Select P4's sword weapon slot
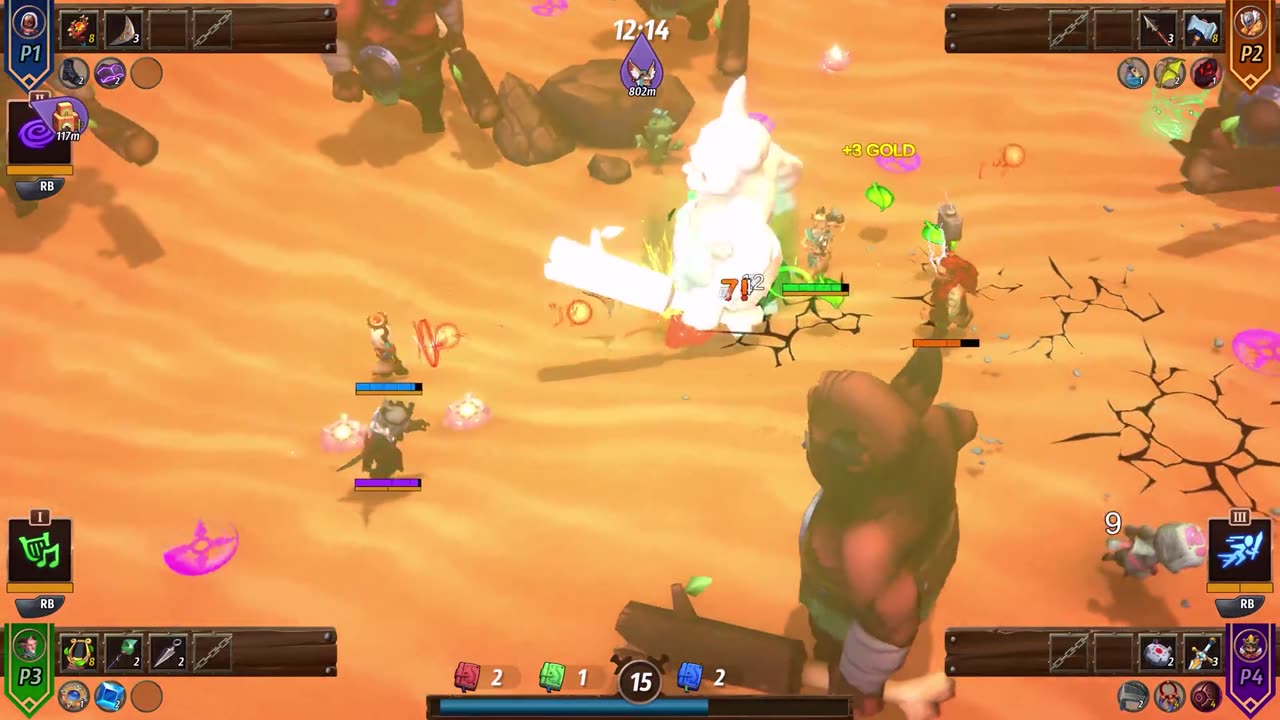Screen dimensions: 1280x720 click(x=1202, y=652)
